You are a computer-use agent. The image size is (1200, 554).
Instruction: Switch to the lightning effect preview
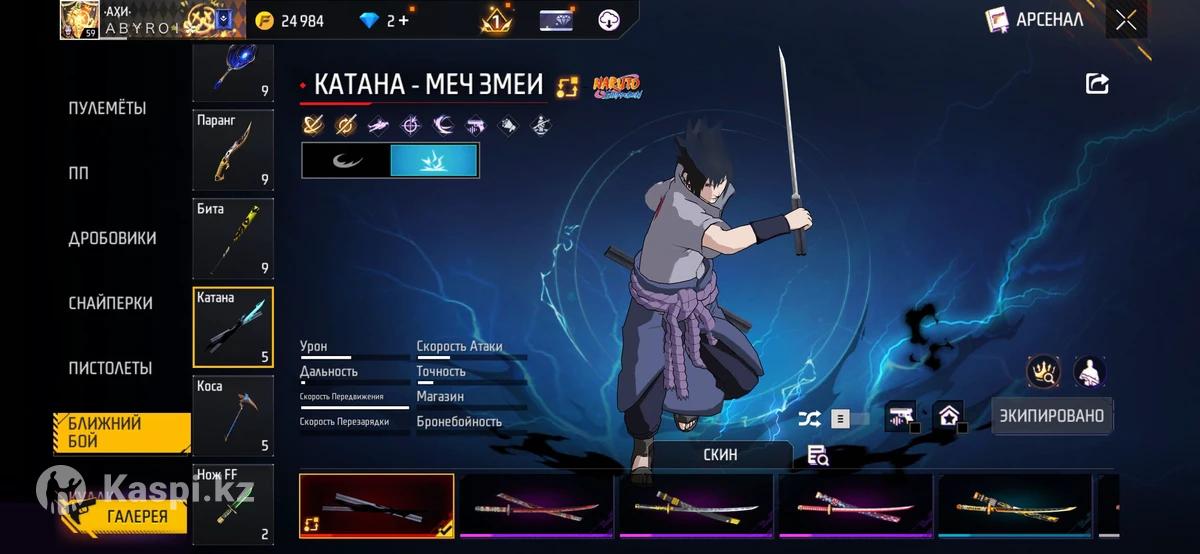434,160
